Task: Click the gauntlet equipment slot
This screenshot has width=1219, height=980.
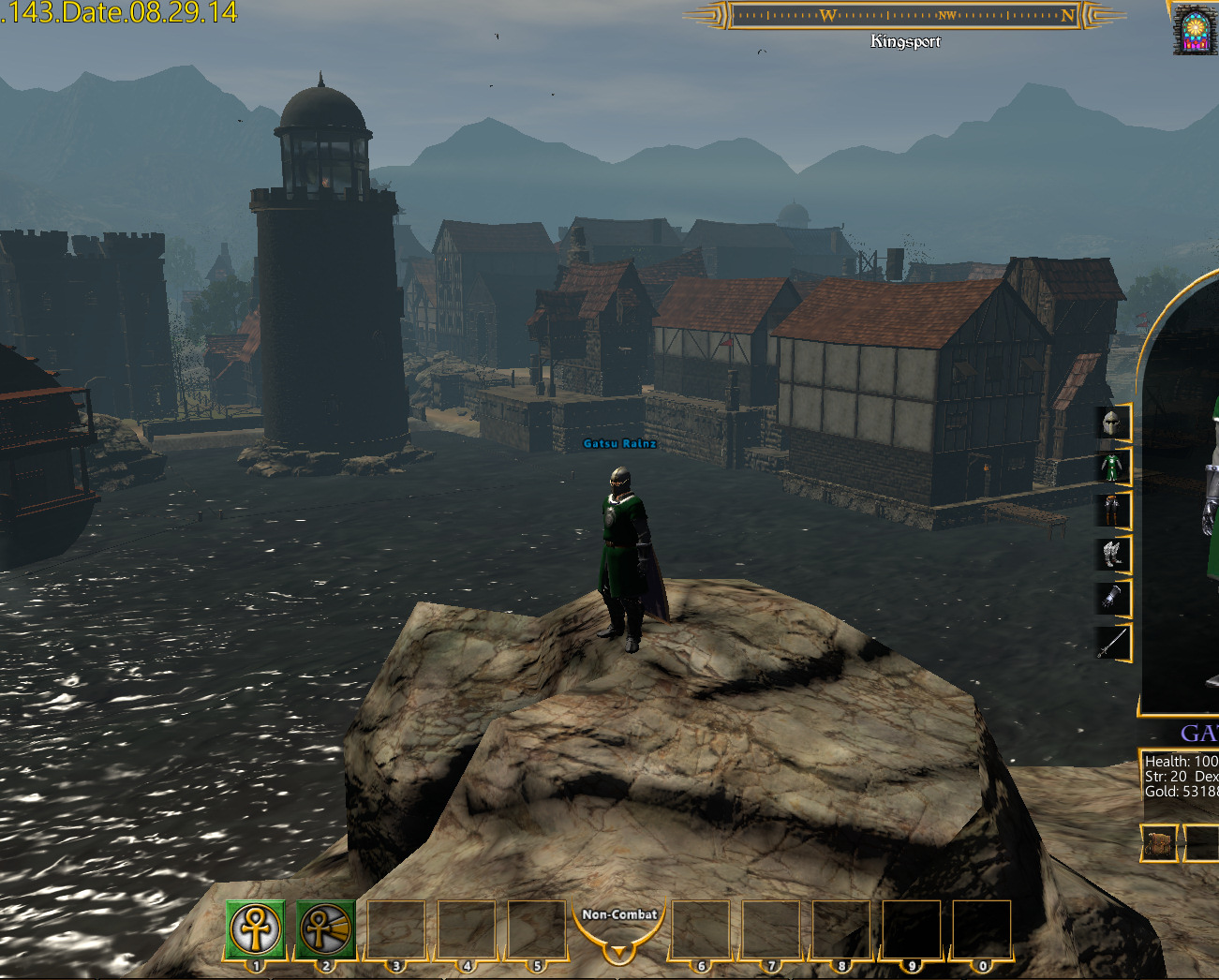Action: click(1112, 598)
